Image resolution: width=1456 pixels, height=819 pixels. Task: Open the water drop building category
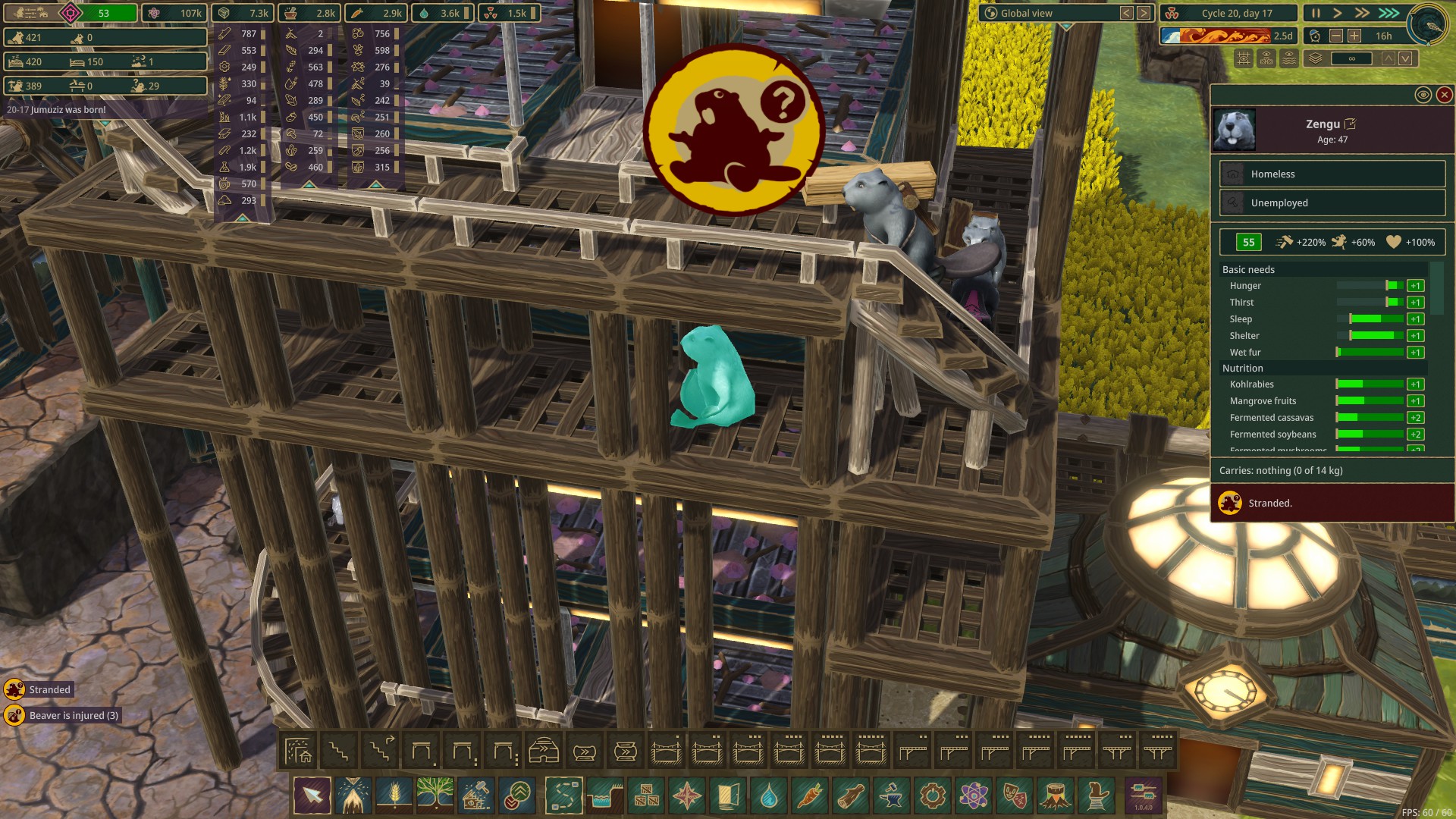[x=769, y=795]
